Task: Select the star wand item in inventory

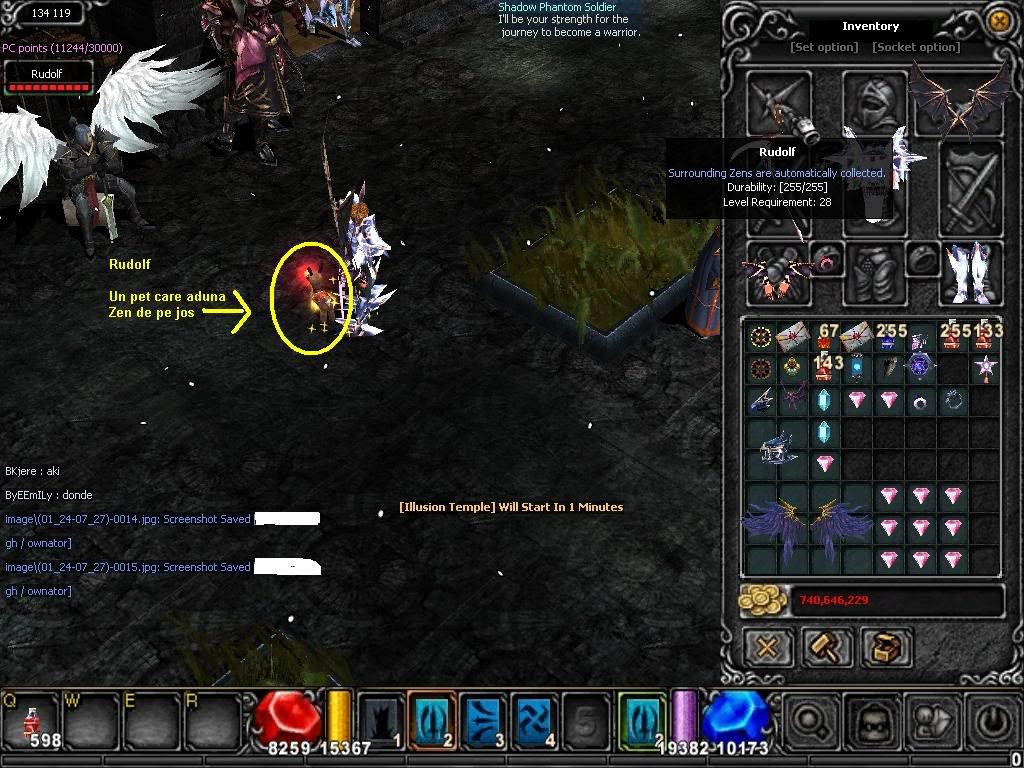Action: pos(986,369)
